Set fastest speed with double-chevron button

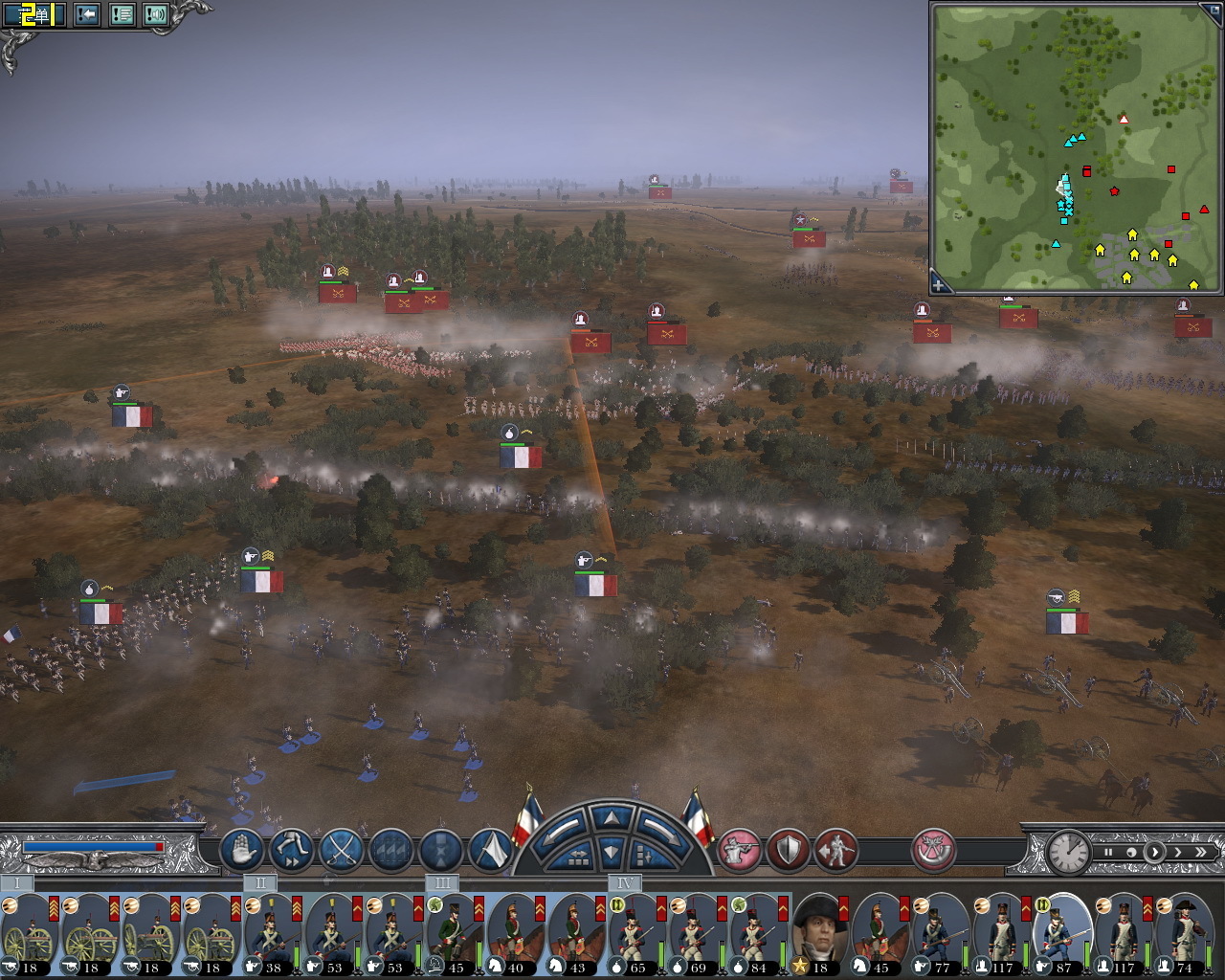tap(1200, 852)
